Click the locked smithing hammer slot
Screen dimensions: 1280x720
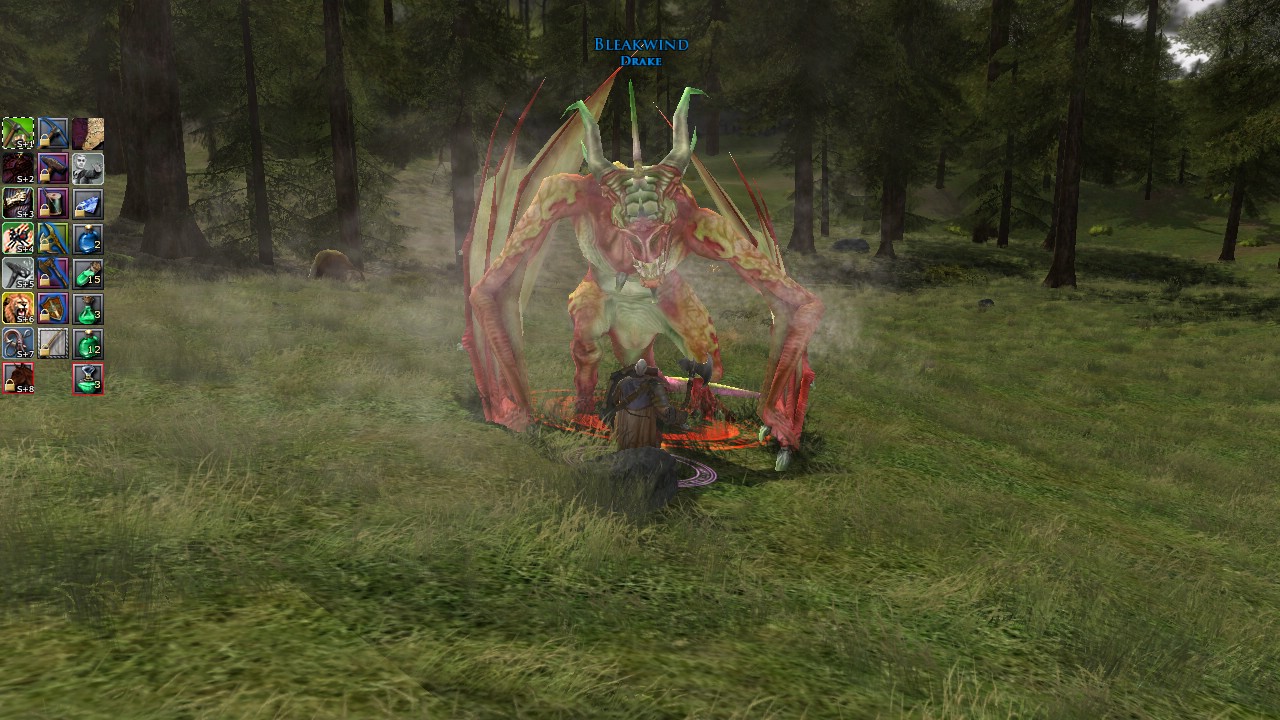point(53,168)
